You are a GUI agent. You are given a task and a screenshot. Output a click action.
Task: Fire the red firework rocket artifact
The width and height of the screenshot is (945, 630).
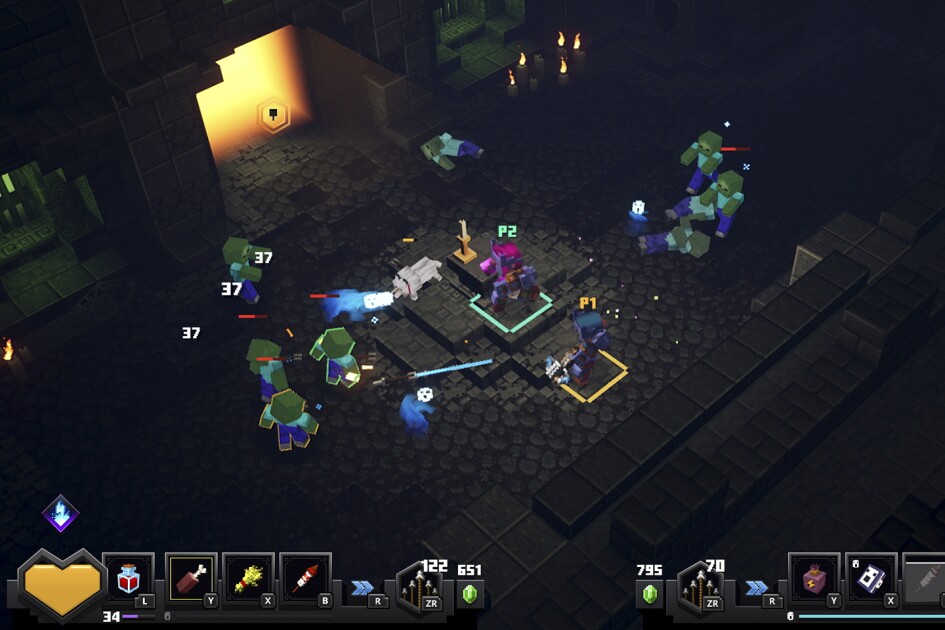pyautogui.click(x=305, y=578)
